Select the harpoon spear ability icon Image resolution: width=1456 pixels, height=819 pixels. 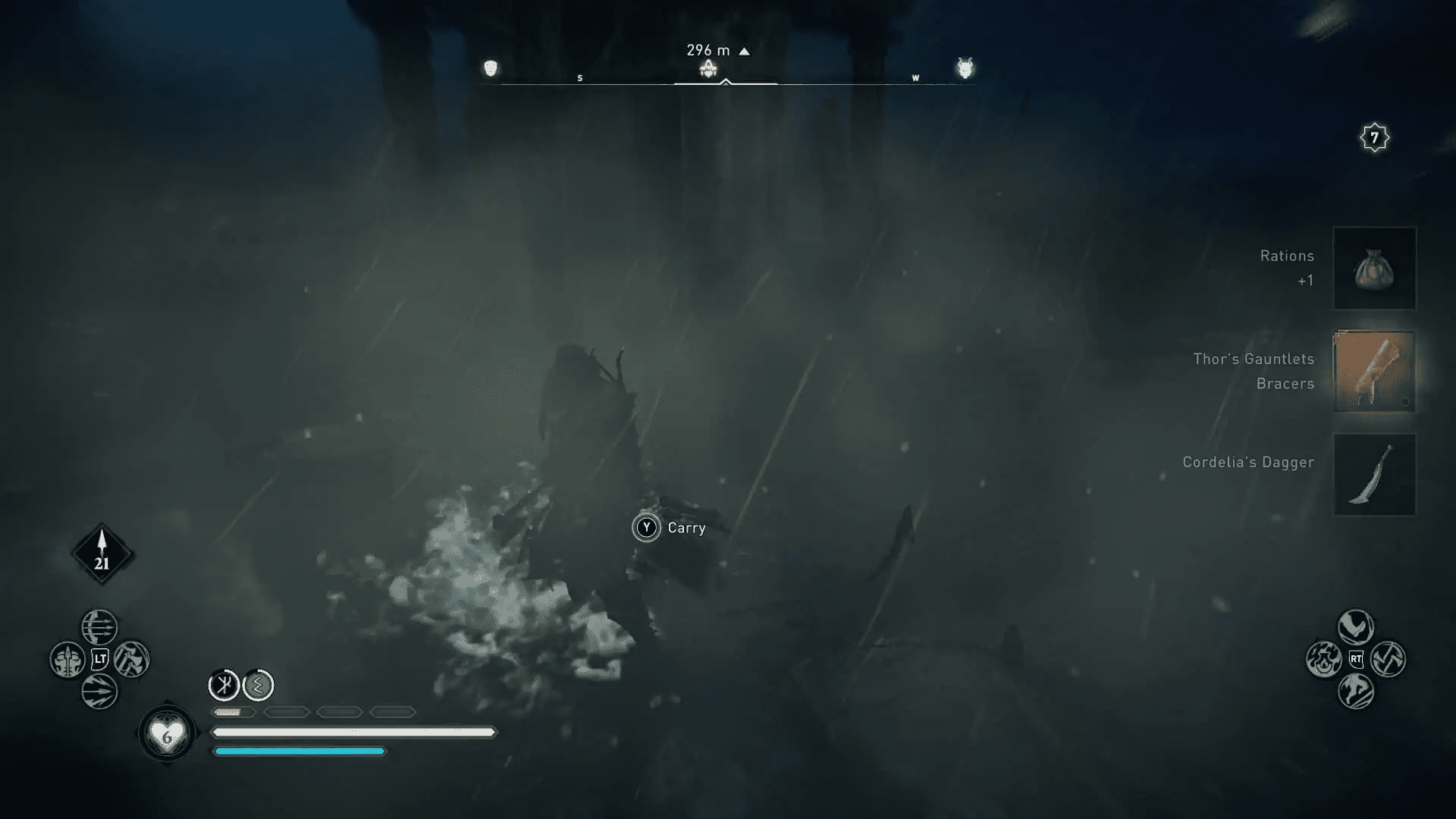click(67, 657)
